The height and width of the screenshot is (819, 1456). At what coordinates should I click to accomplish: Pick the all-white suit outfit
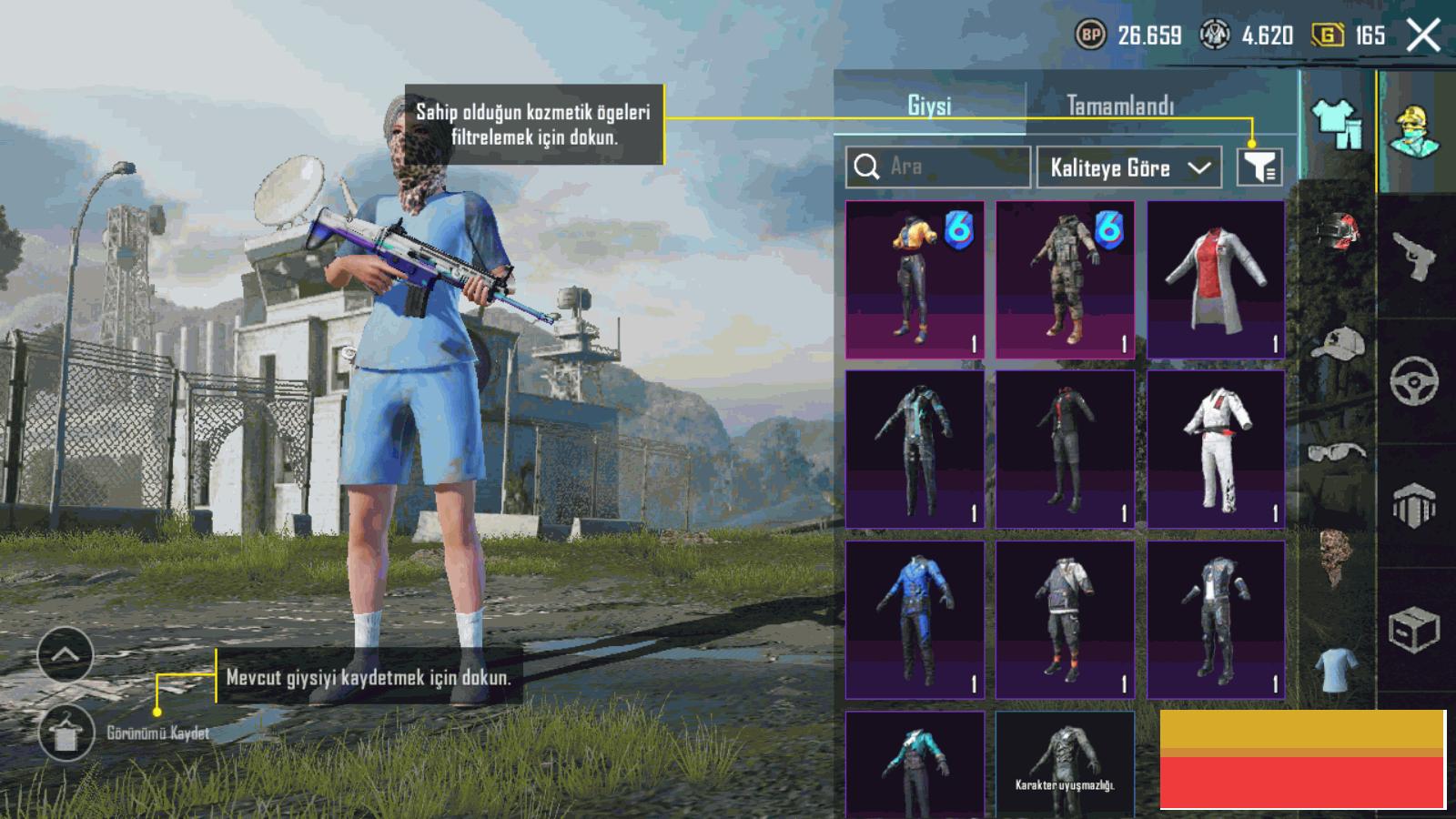(1216, 449)
